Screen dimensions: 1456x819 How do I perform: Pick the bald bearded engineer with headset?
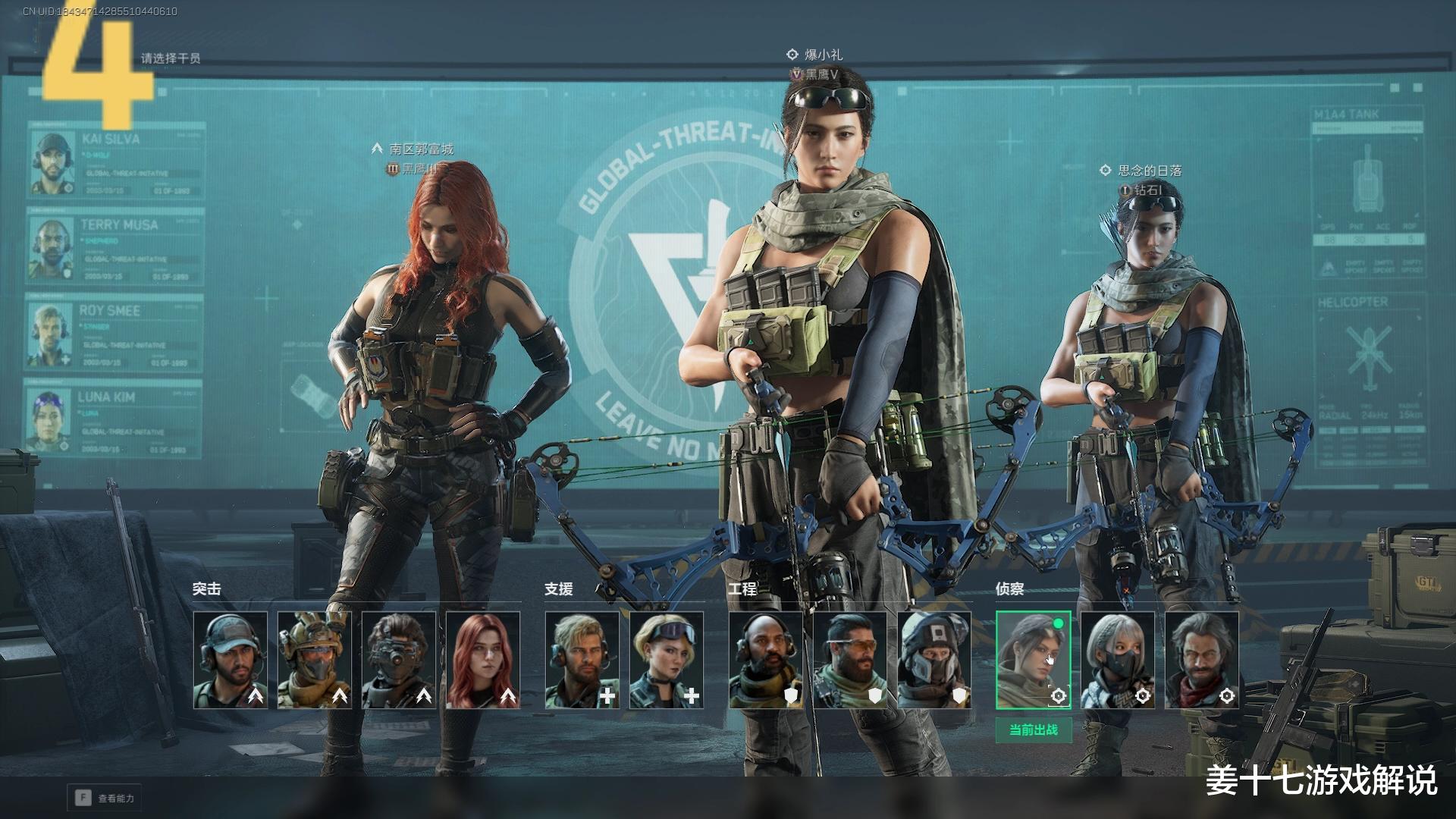point(766,660)
